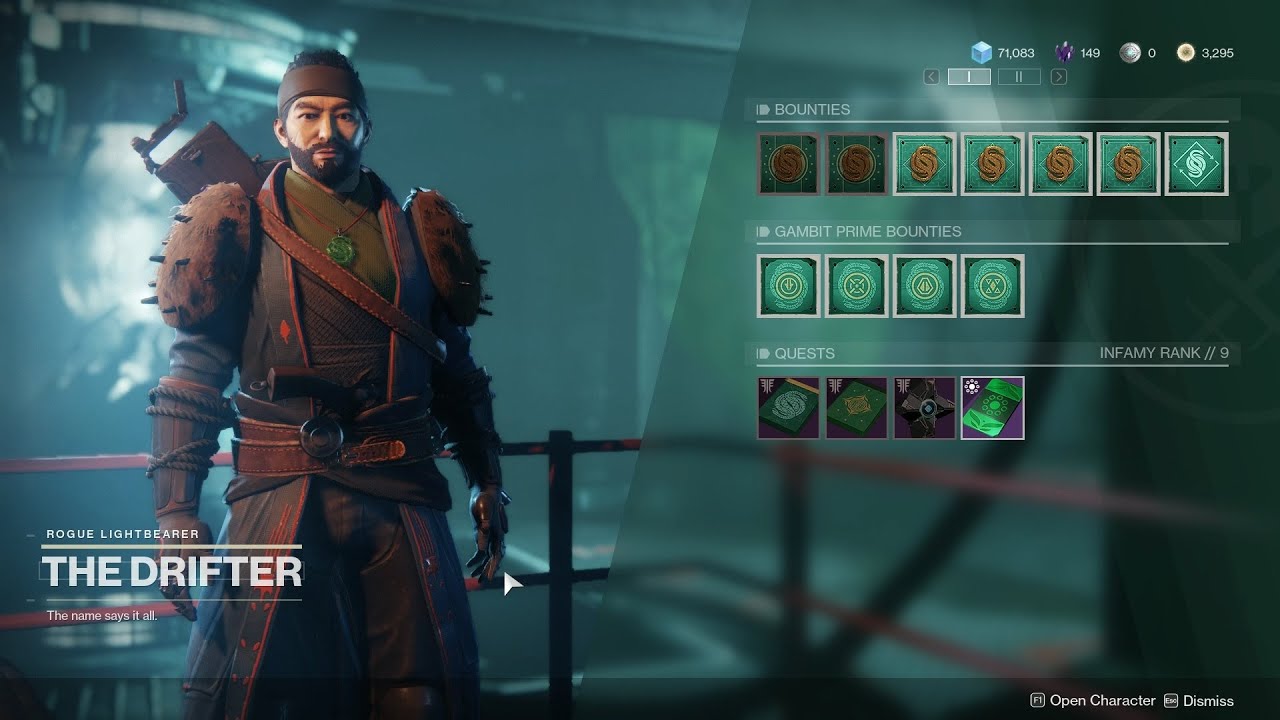
Task: Claim the bright green Infamy rank reward
Action: coord(992,408)
